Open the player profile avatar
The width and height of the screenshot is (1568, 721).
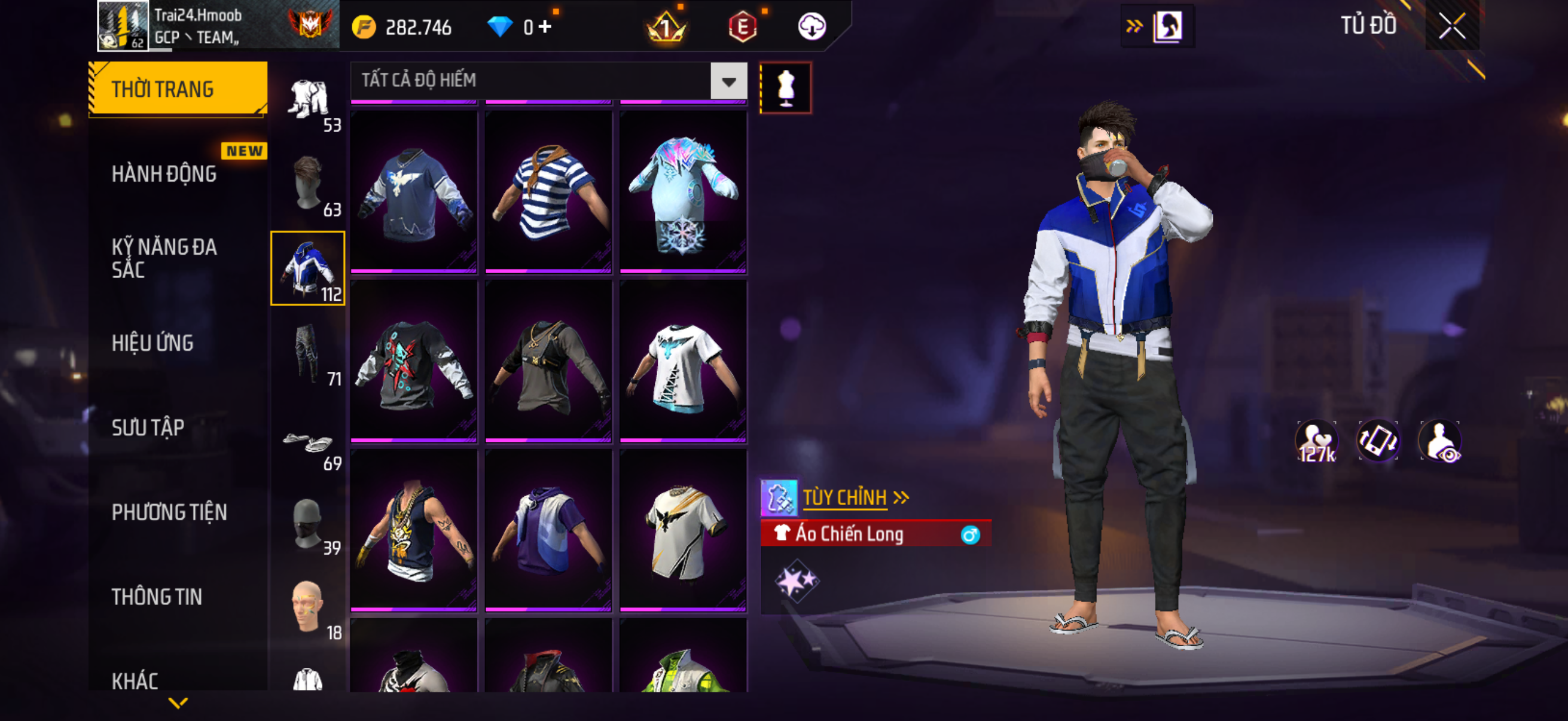(x=123, y=26)
